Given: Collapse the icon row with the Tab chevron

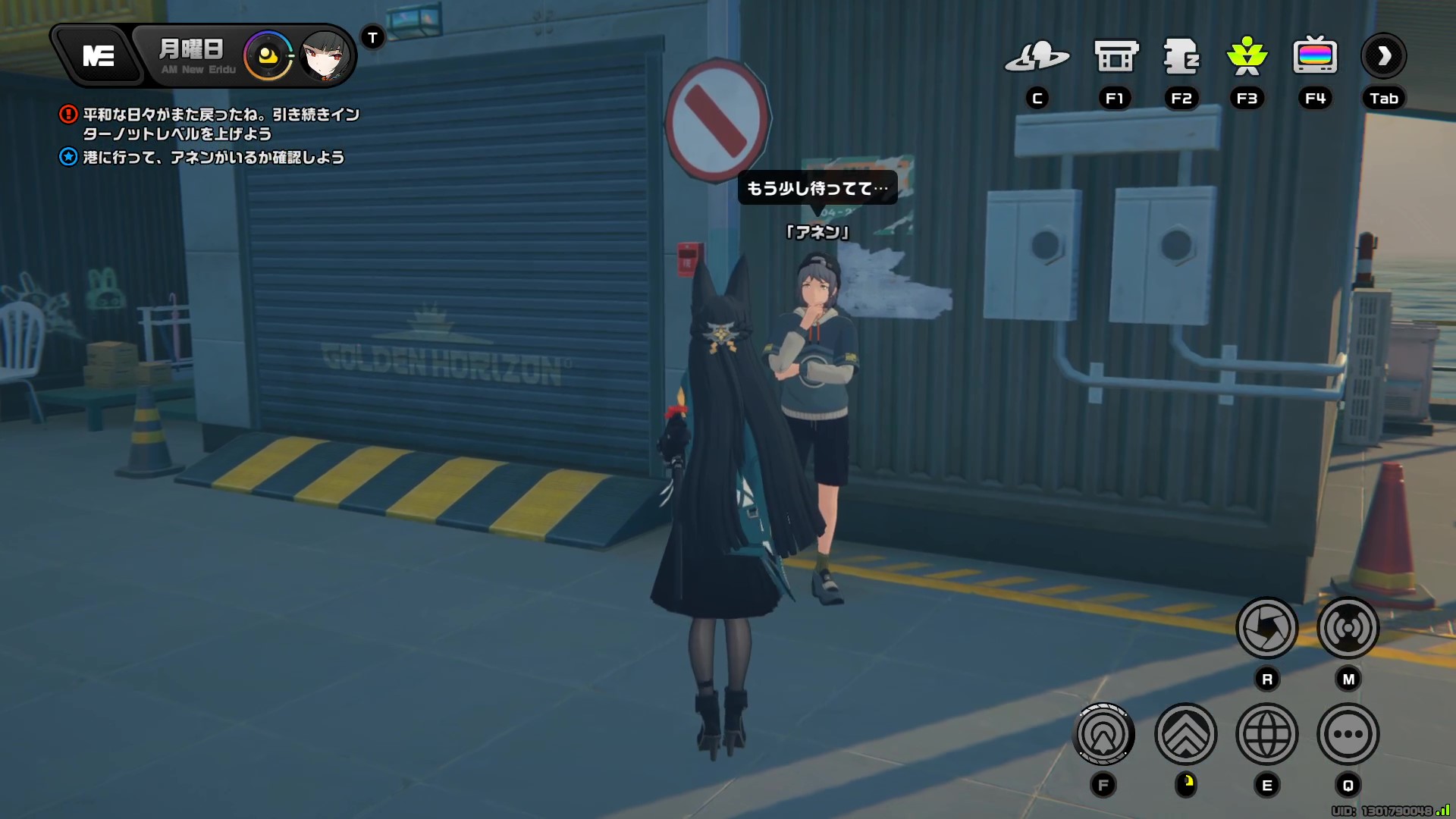Looking at the screenshot, I should click(1383, 55).
